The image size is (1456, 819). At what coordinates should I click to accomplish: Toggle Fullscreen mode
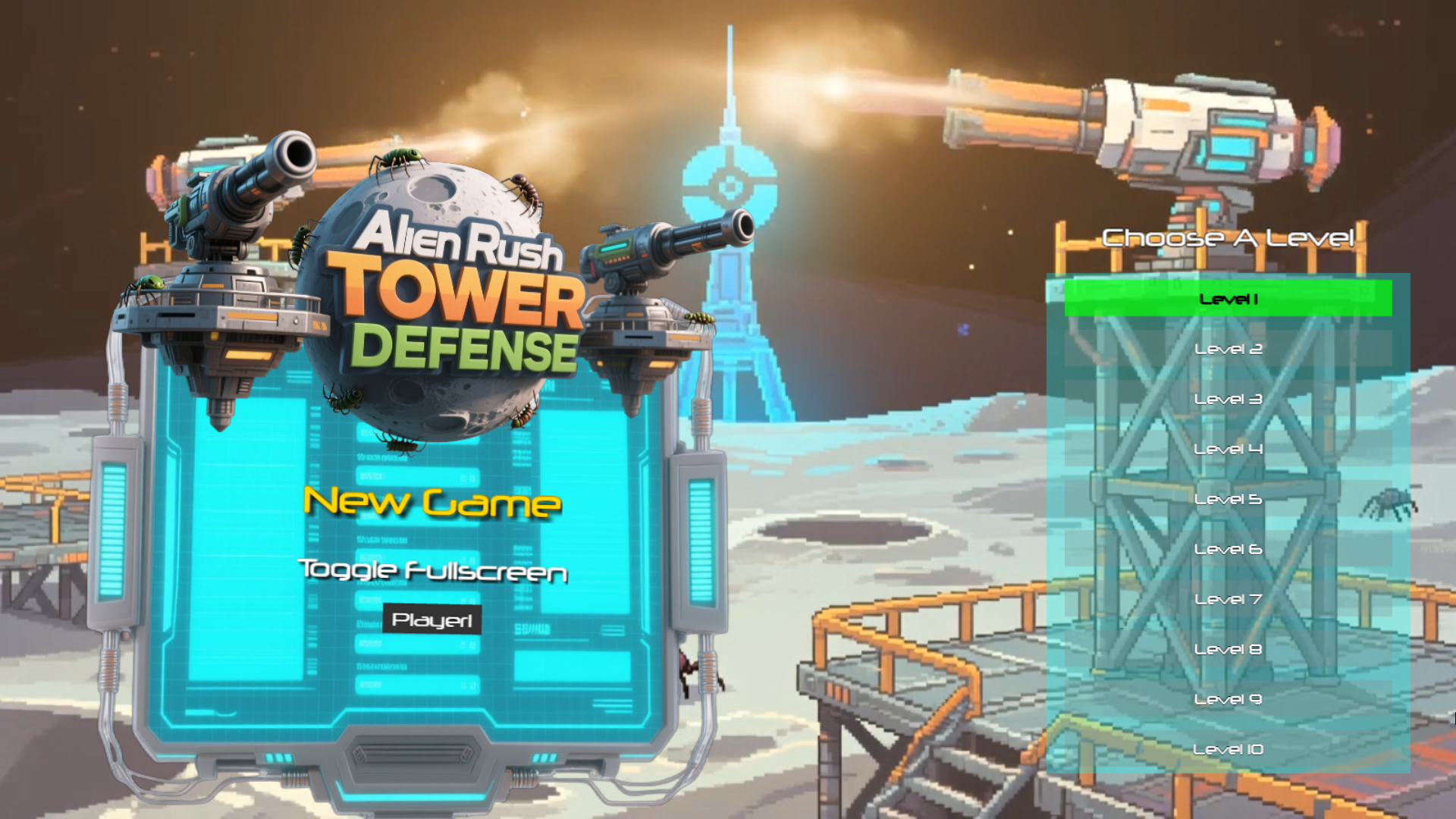435,573
